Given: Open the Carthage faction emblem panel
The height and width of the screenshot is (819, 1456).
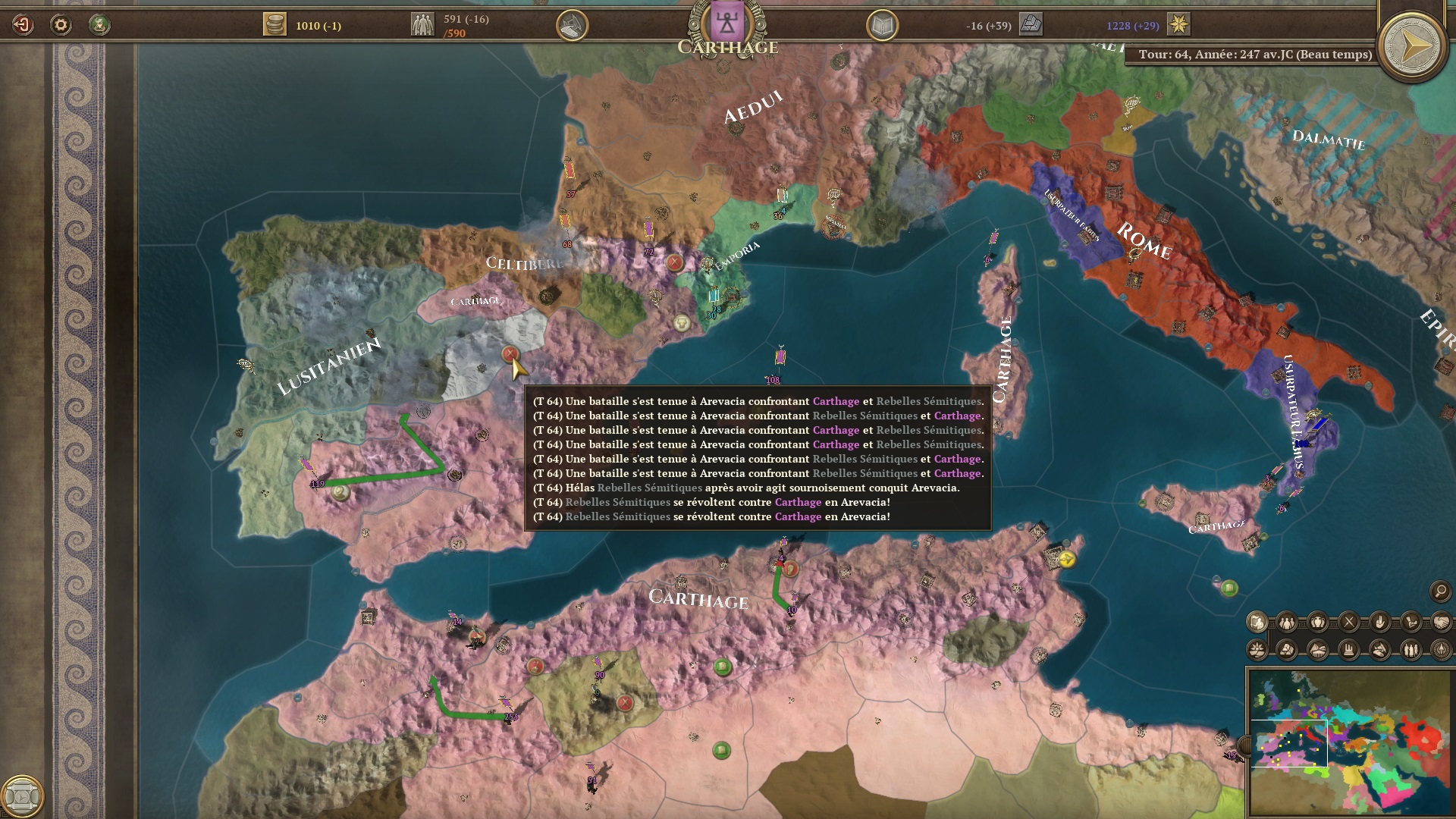Looking at the screenshot, I should click(727, 24).
